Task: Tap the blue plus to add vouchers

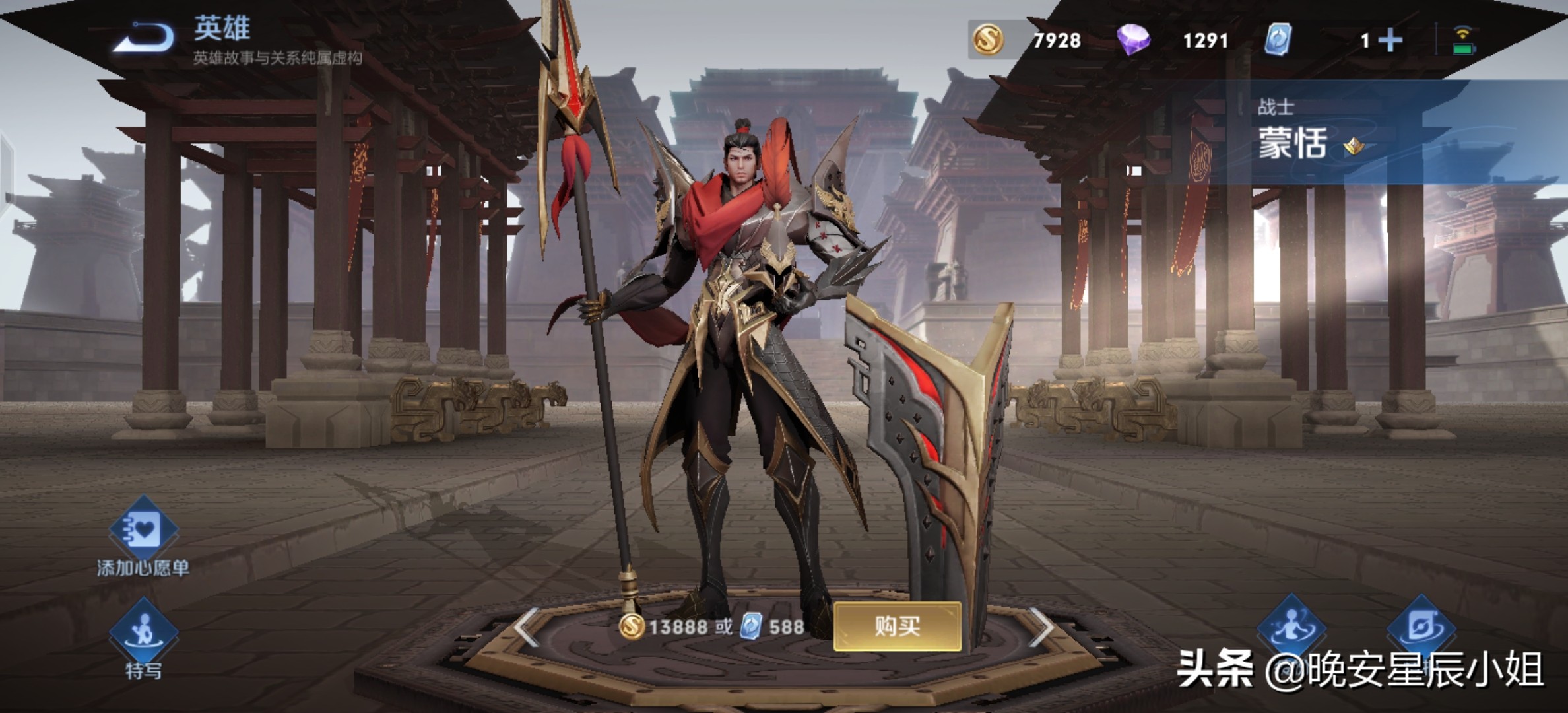Action: click(1390, 41)
